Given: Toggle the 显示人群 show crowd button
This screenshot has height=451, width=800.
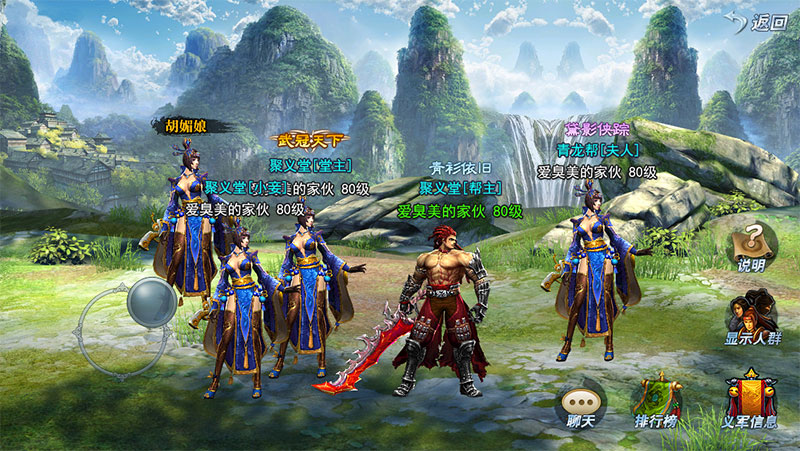Looking at the screenshot, I should point(753,317).
